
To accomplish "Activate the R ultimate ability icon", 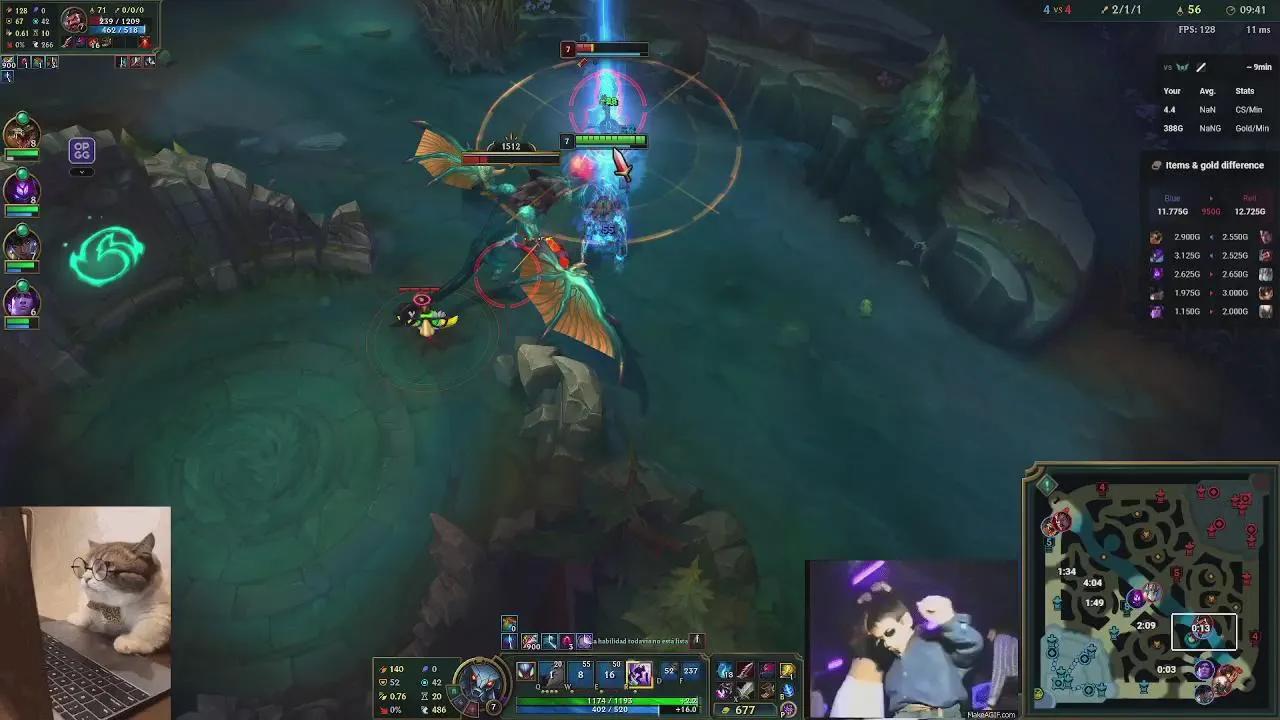I will (x=639, y=676).
